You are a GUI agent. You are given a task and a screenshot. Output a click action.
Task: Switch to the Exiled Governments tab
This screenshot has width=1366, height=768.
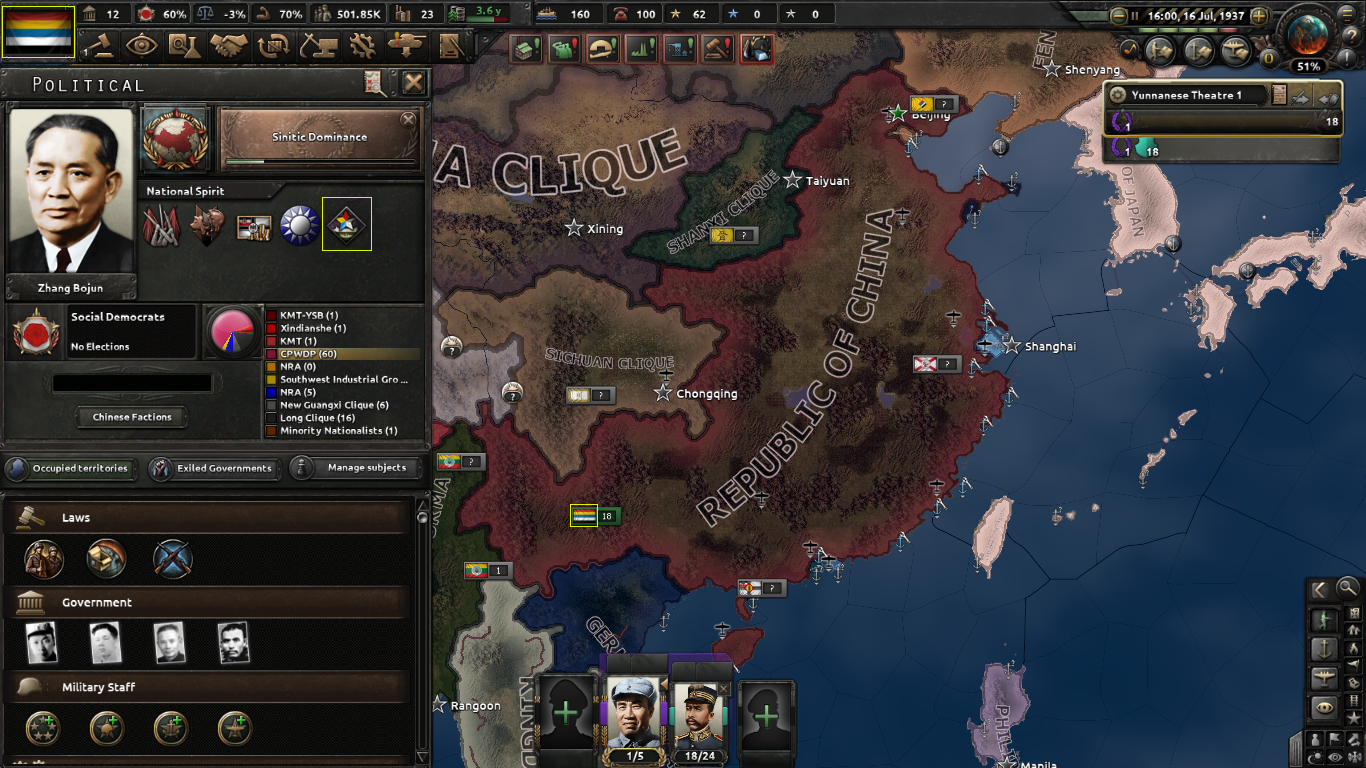(214, 468)
